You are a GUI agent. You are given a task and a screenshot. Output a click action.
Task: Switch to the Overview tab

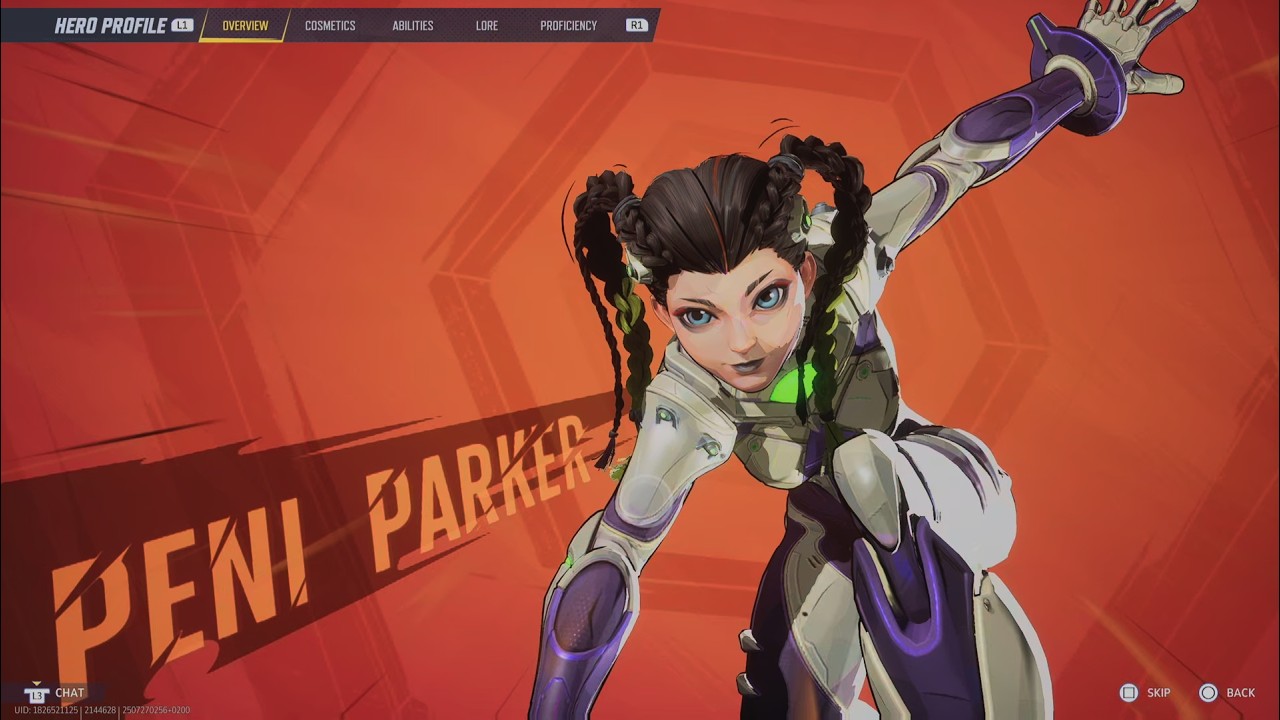(x=245, y=26)
